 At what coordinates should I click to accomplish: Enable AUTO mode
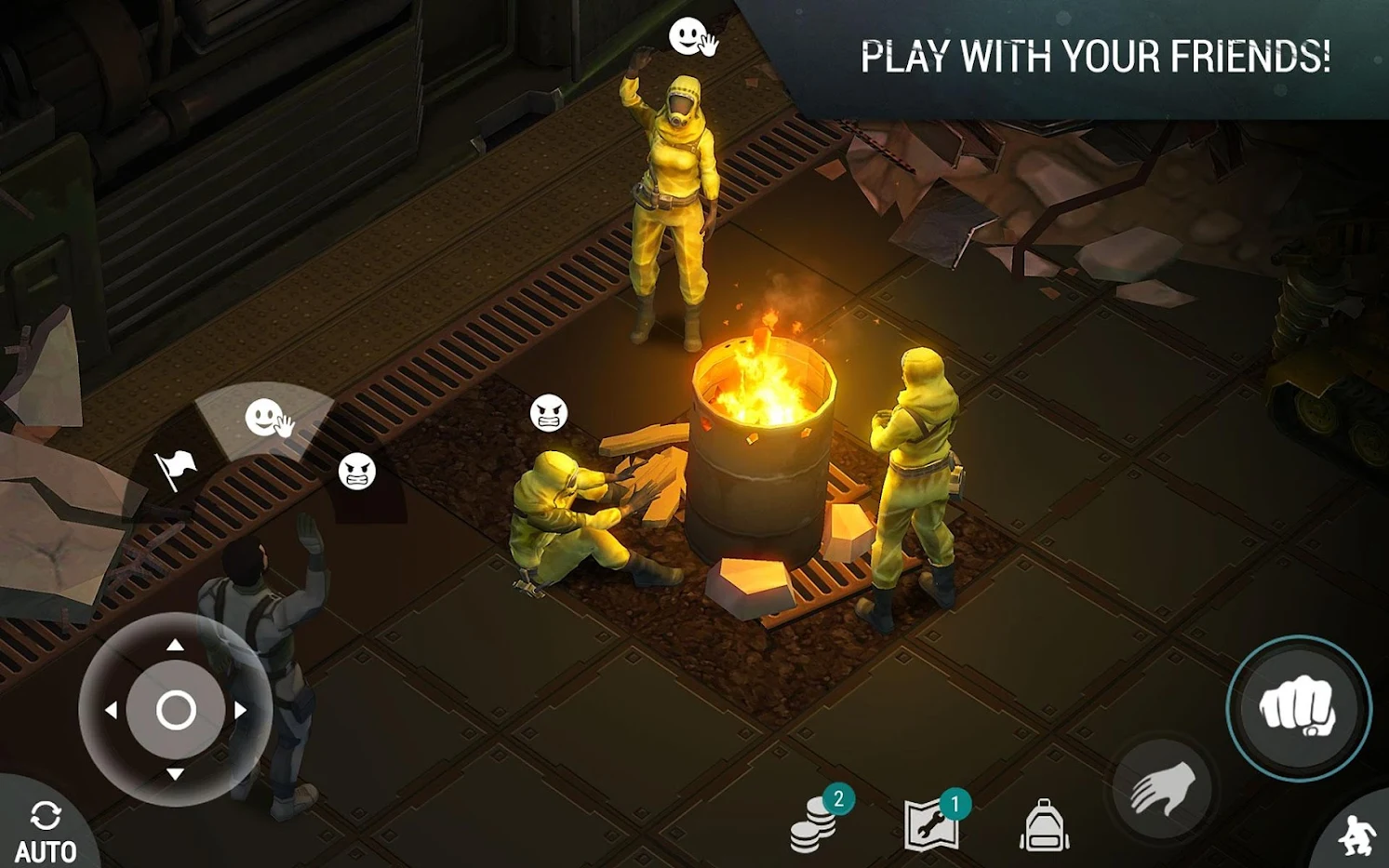pos(45,831)
